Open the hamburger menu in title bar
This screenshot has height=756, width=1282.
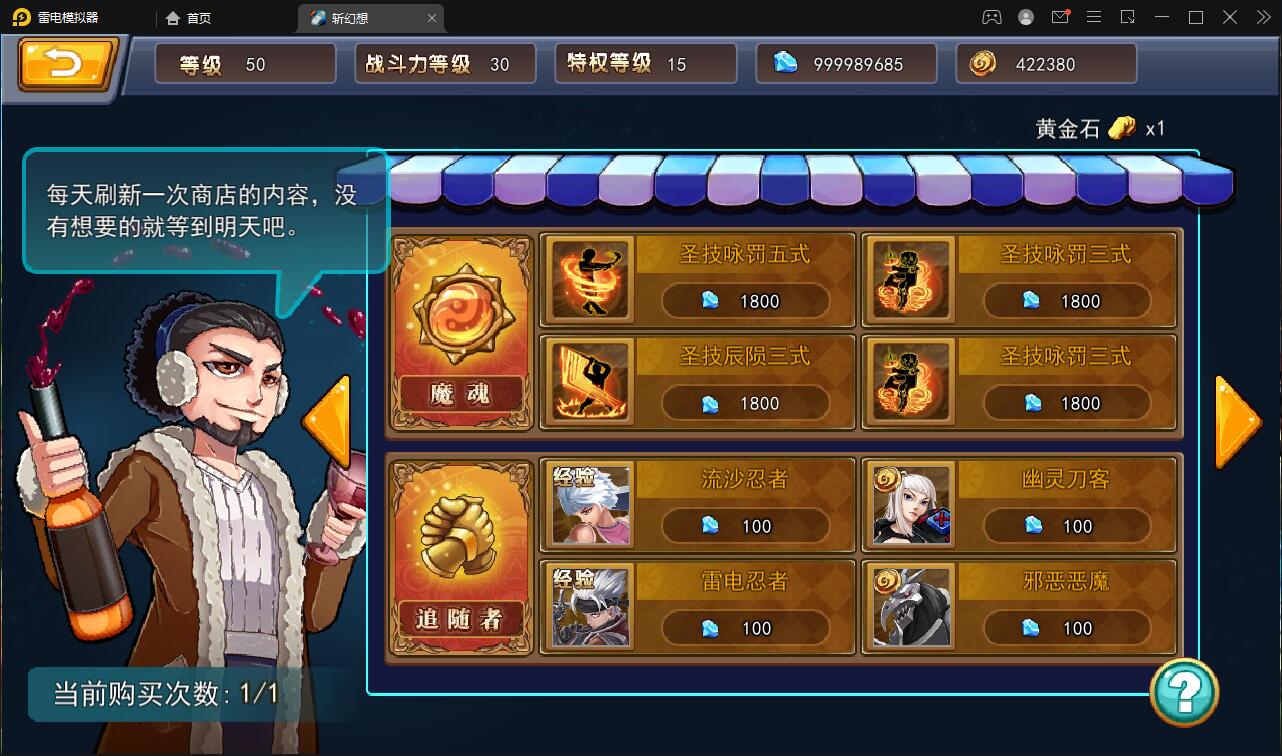(1094, 17)
